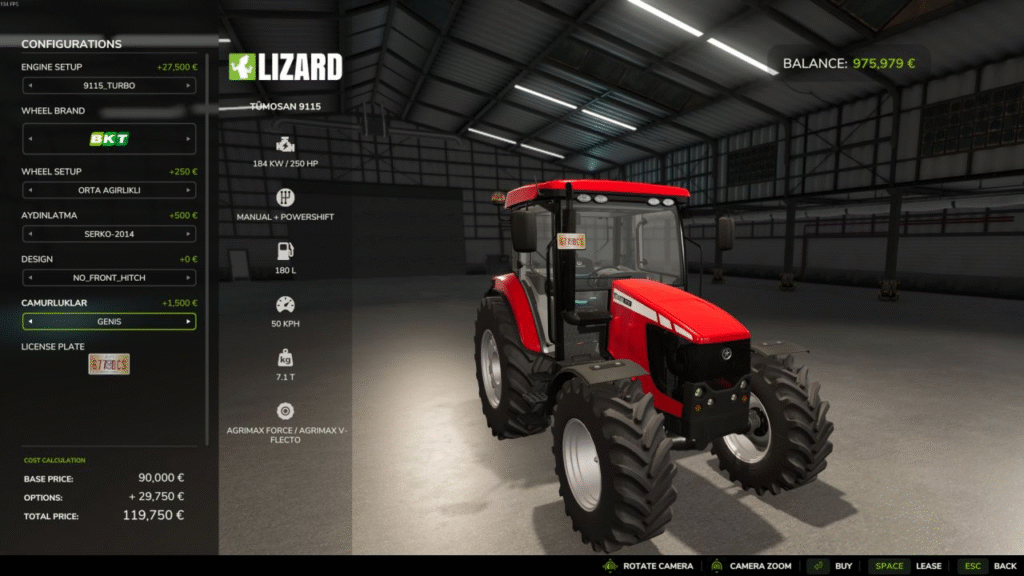This screenshot has height=576, width=1024.
Task: Step back to the previous wheel setup
Action: click(x=29, y=190)
